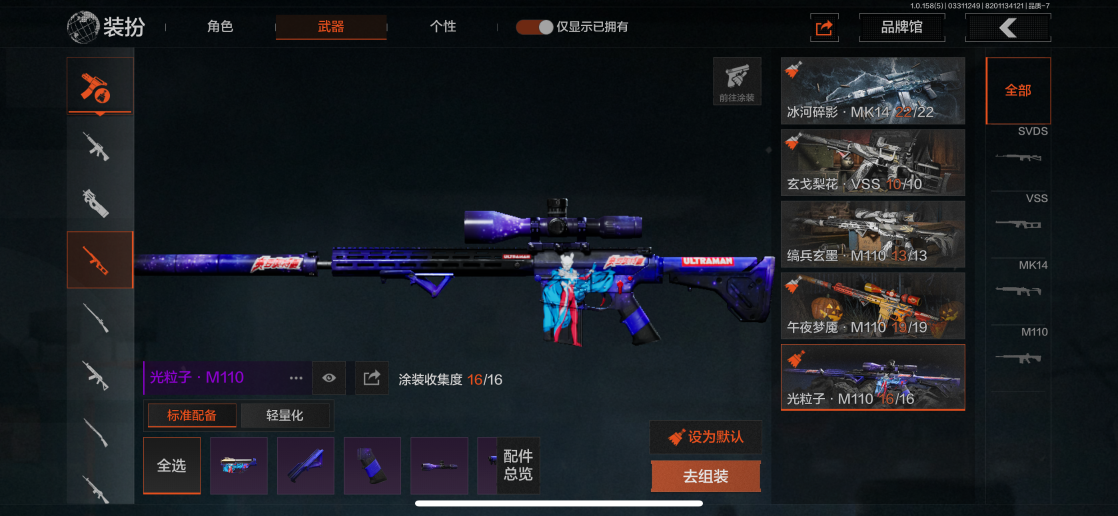The height and width of the screenshot is (516, 1118).
Task: Click the 去组装 button
Action: pyautogui.click(x=705, y=477)
